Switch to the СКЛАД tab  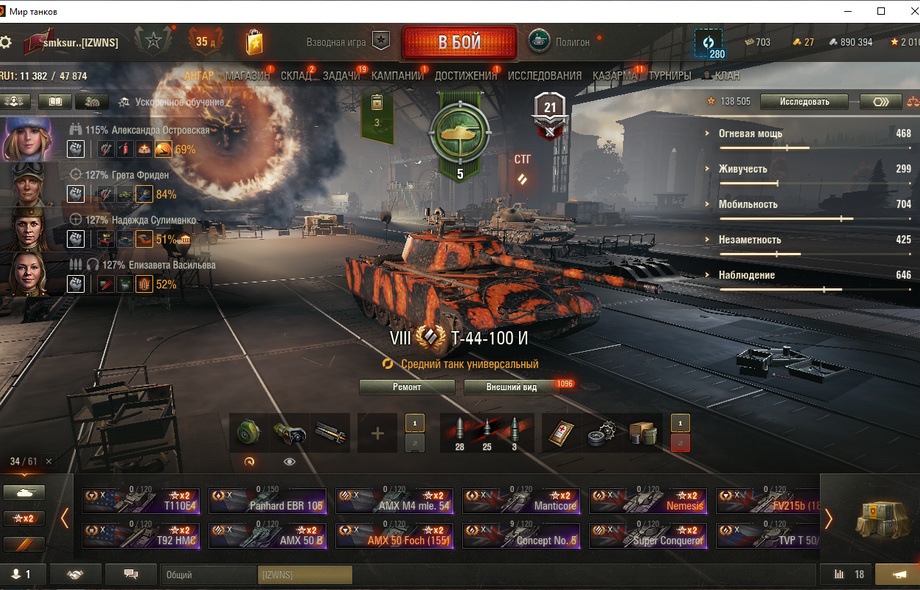click(x=296, y=76)
